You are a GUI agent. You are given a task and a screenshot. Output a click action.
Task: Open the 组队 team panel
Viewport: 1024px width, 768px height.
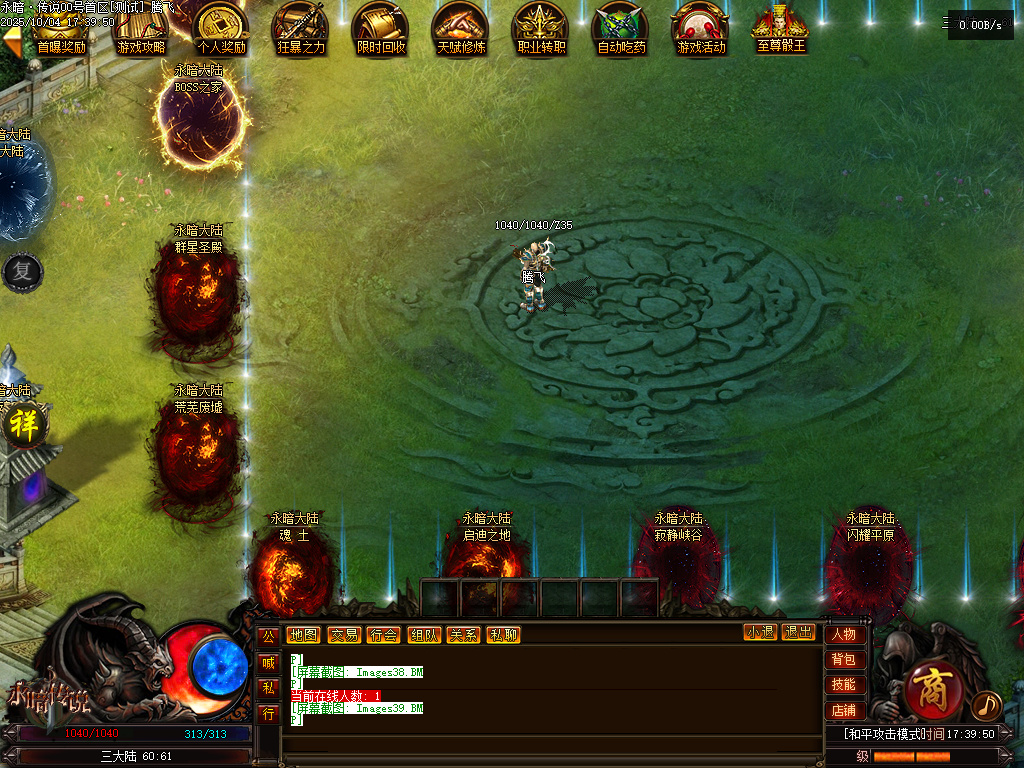click(x=424, y=635)
